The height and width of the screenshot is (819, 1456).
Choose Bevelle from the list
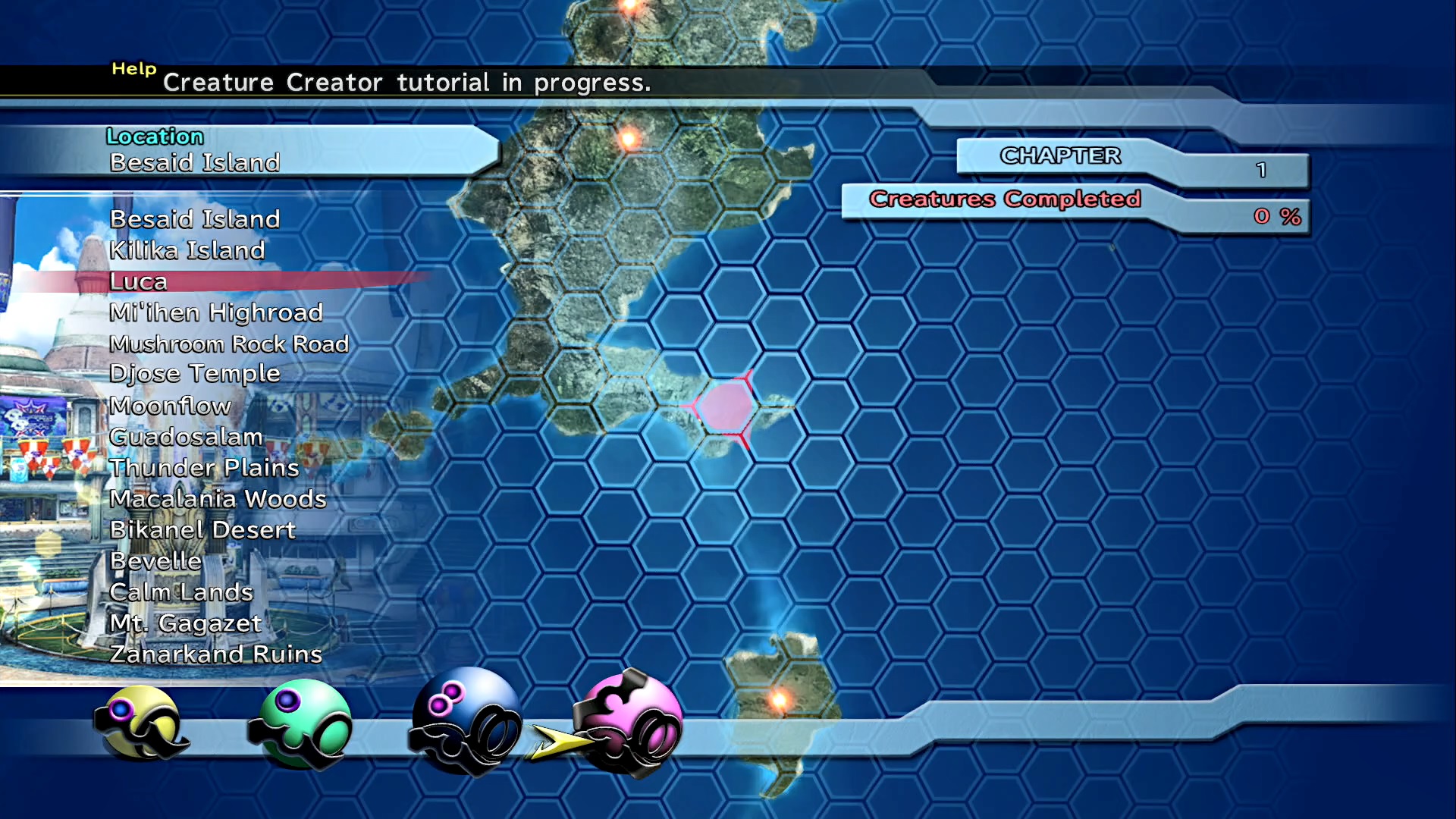pyautogui.click(x=155, y=561)
